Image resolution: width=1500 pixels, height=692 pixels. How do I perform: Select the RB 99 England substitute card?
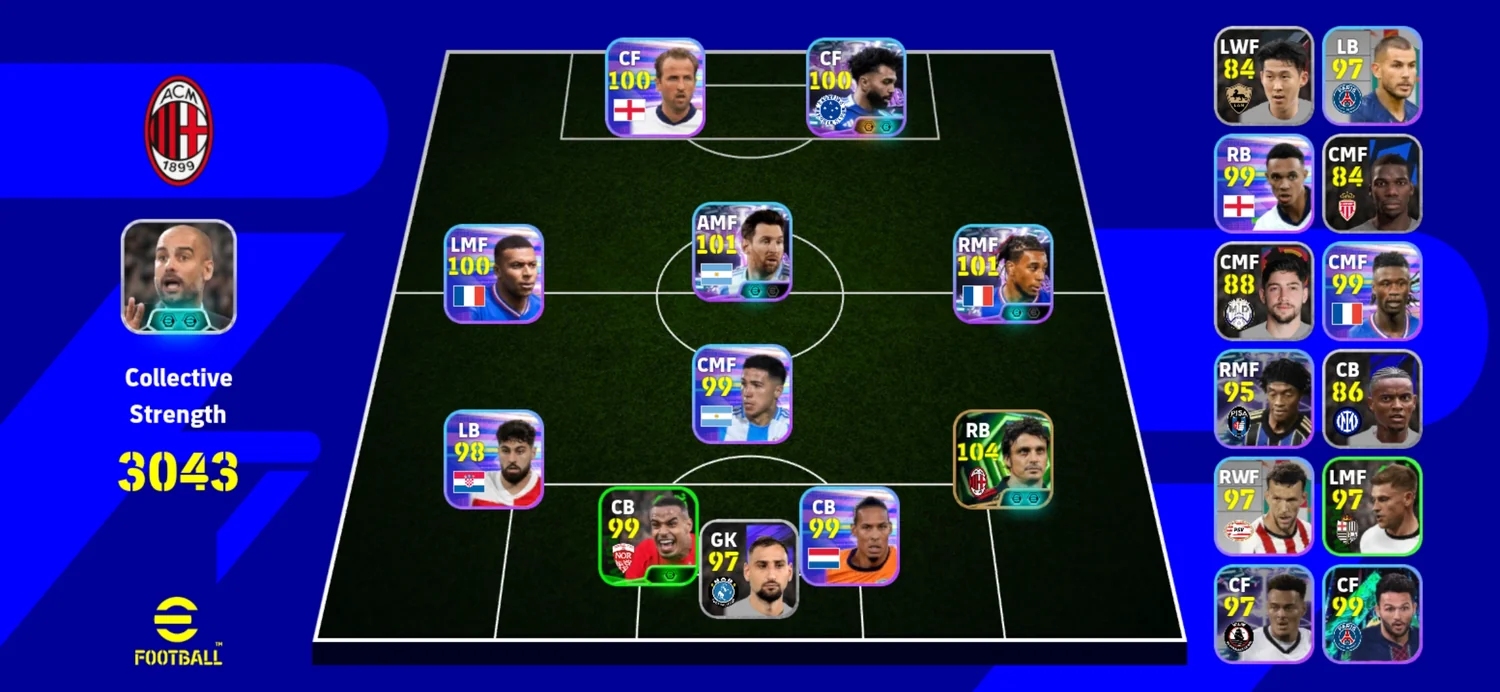tap(1263, 184)
